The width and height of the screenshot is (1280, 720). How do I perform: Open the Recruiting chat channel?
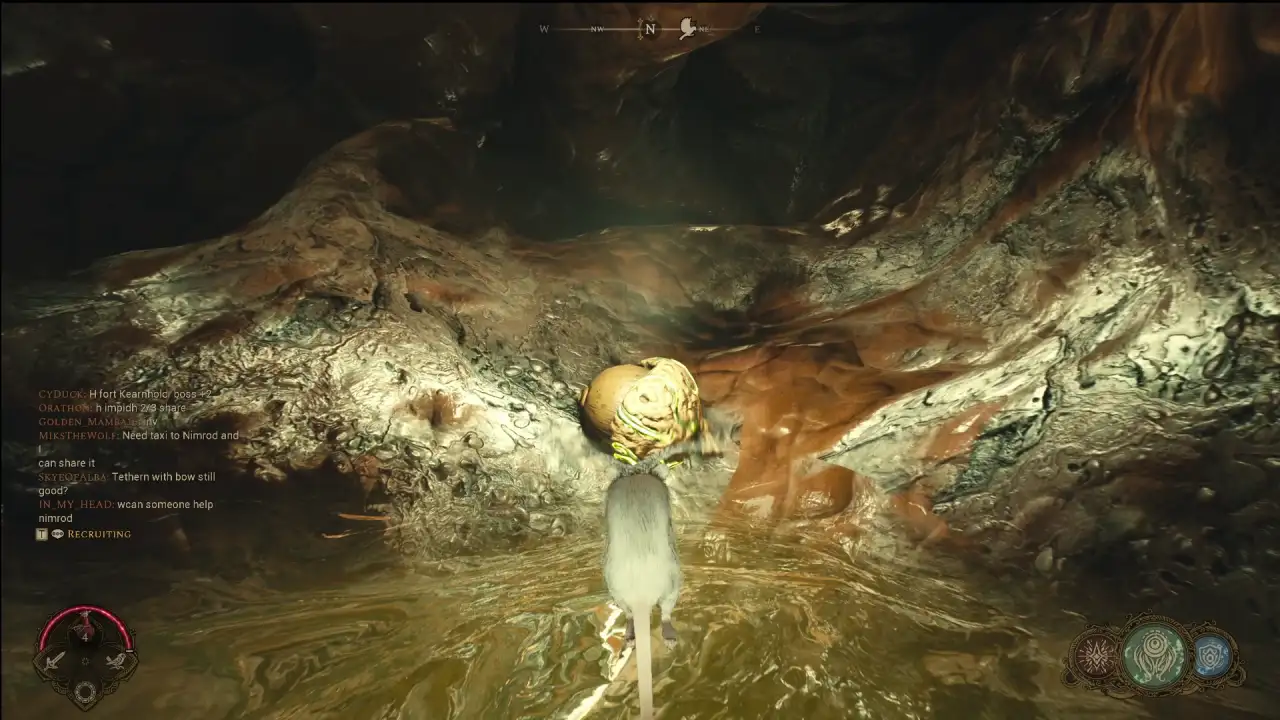[98, 534]
